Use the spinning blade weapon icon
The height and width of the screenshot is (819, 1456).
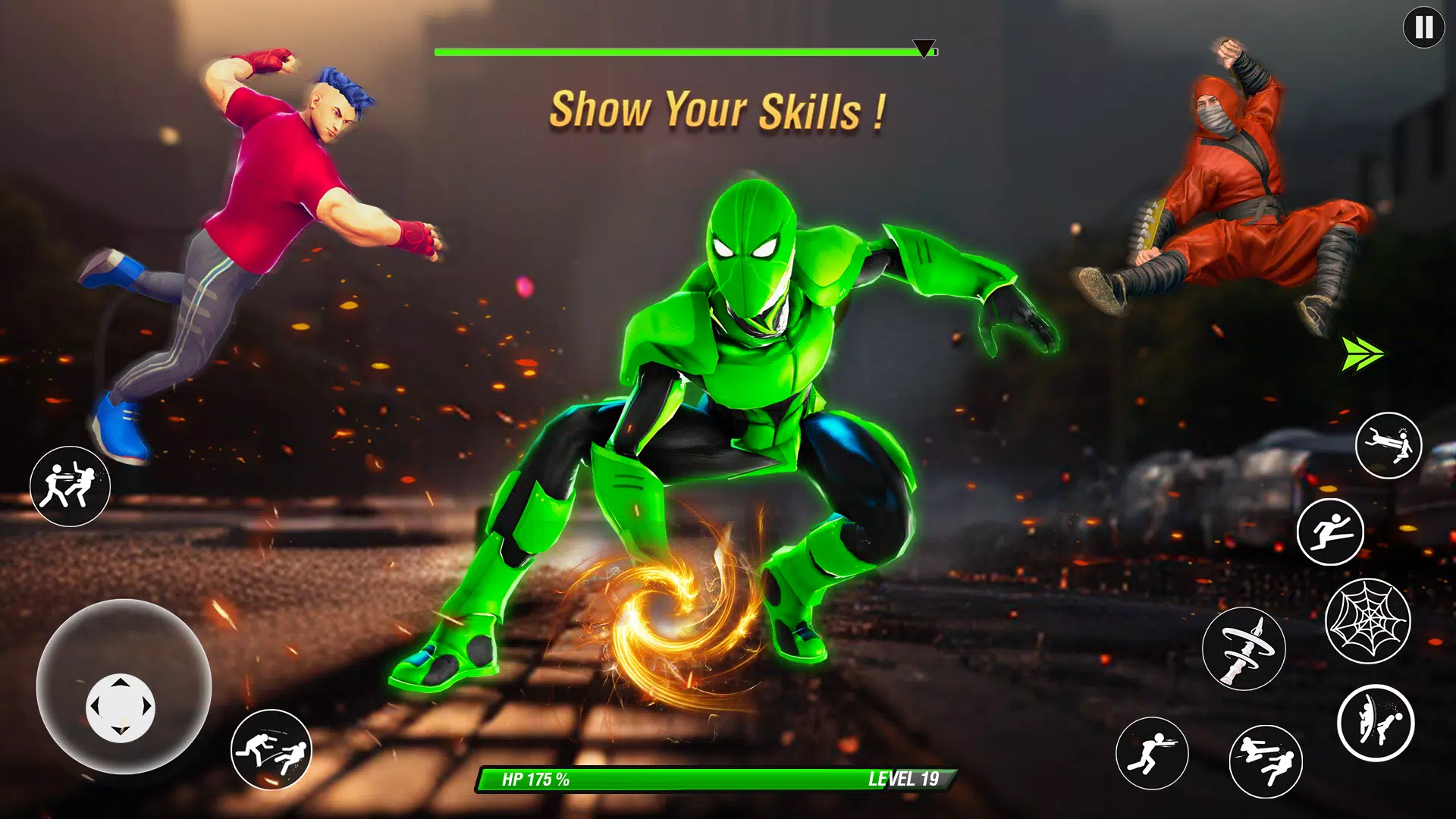[x=1243, y=648]
